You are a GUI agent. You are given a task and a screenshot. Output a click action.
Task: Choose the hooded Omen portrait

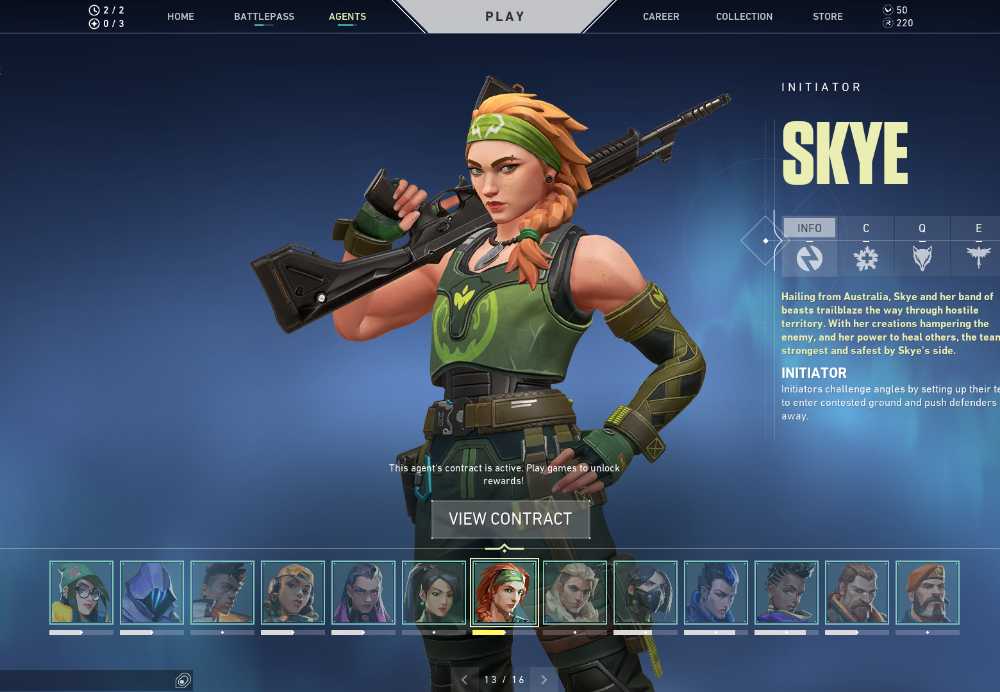pyautogui.click(x=152, y=592)
